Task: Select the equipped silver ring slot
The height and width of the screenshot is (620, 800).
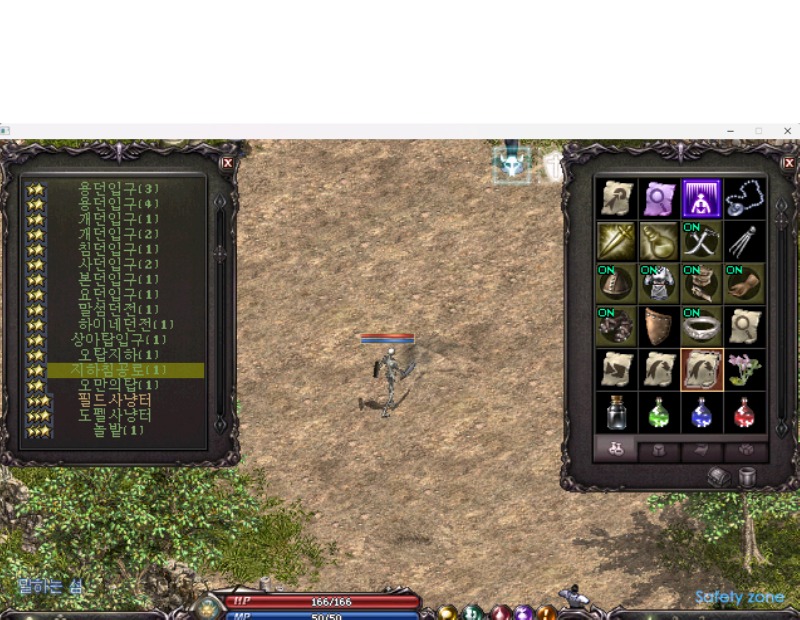Action: click(701, 326)
